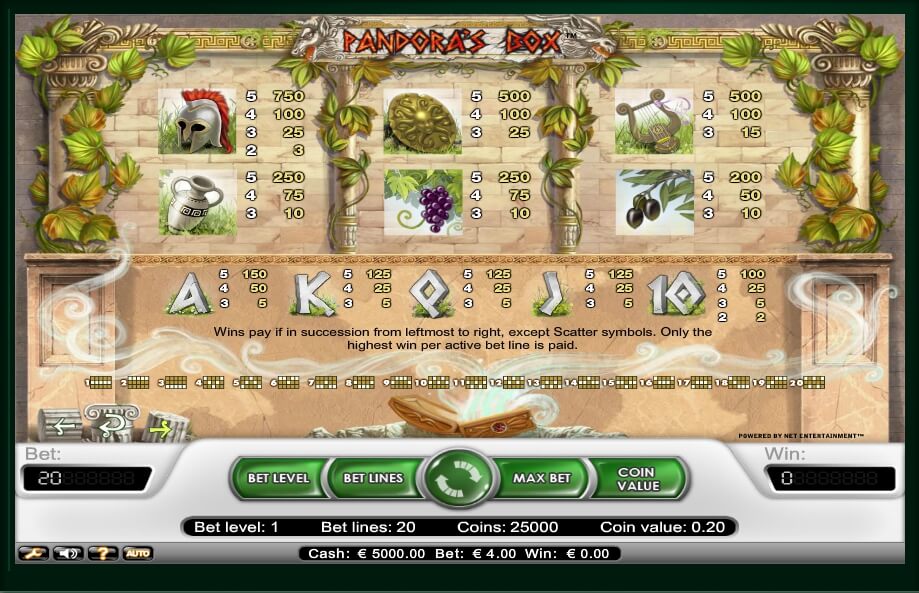
Task: Select bet line 1 pattern
Action: (x=100, y=382)
